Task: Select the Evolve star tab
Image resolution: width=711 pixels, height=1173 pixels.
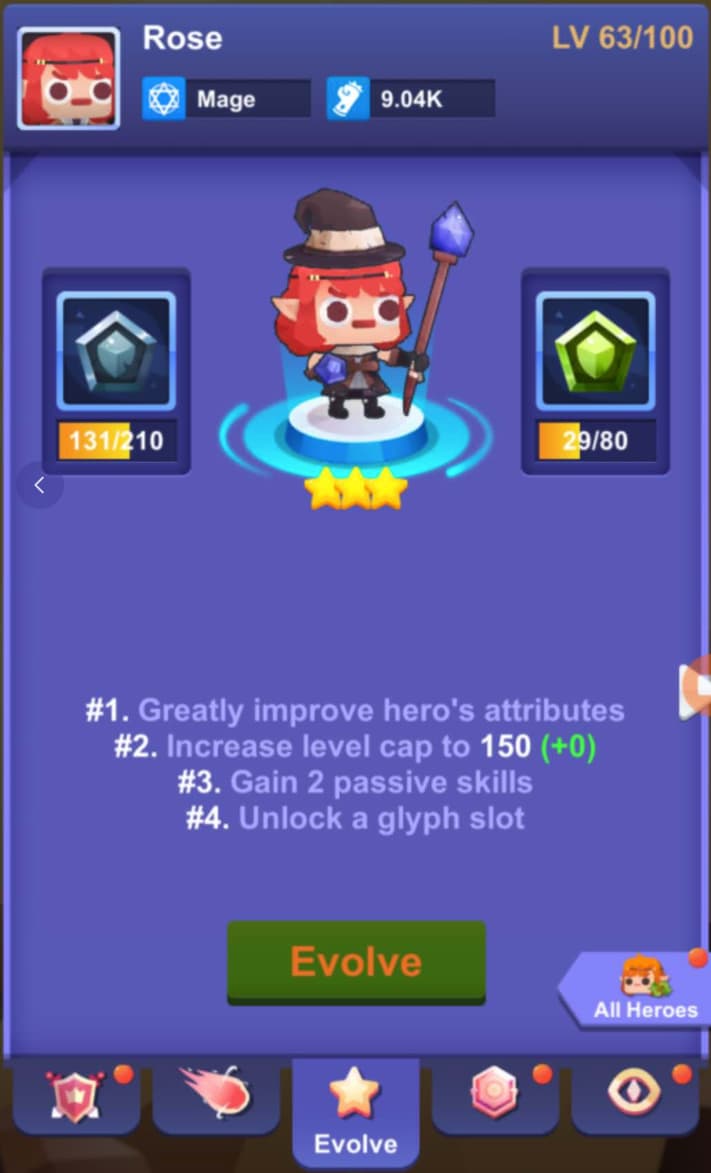Action: click(356, 1110)
